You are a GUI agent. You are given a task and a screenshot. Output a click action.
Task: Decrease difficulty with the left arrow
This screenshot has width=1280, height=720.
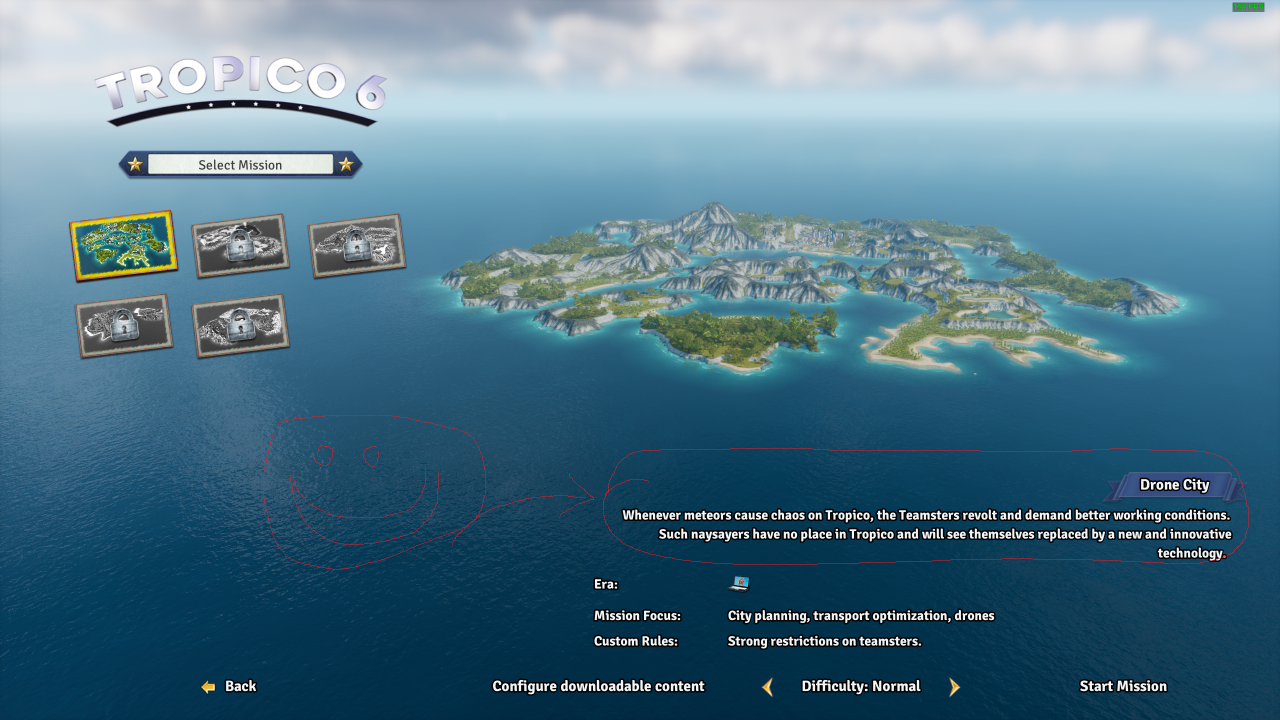pyautogui.click(x=768, y=687)
